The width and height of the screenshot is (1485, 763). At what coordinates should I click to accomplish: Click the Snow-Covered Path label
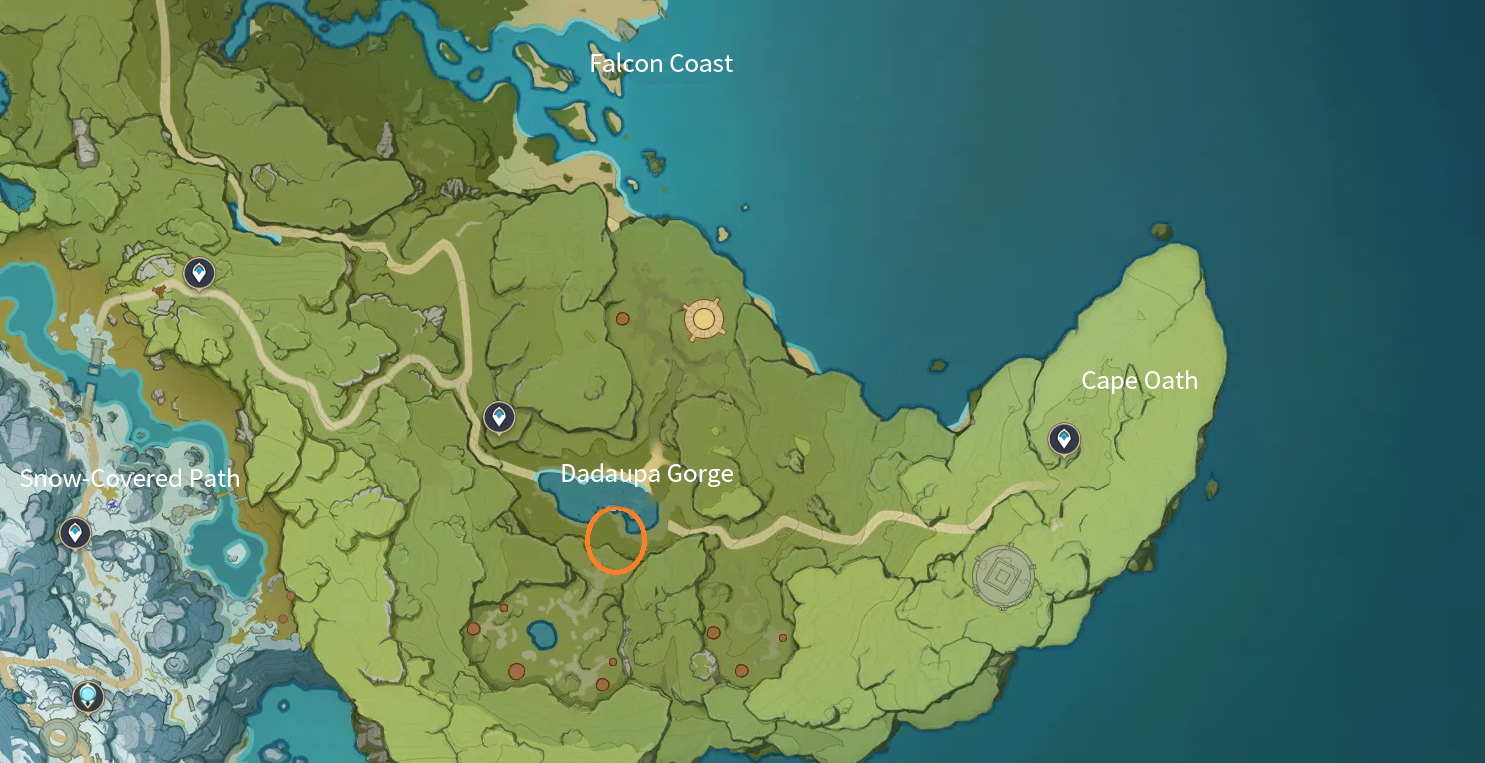point(130,478)
